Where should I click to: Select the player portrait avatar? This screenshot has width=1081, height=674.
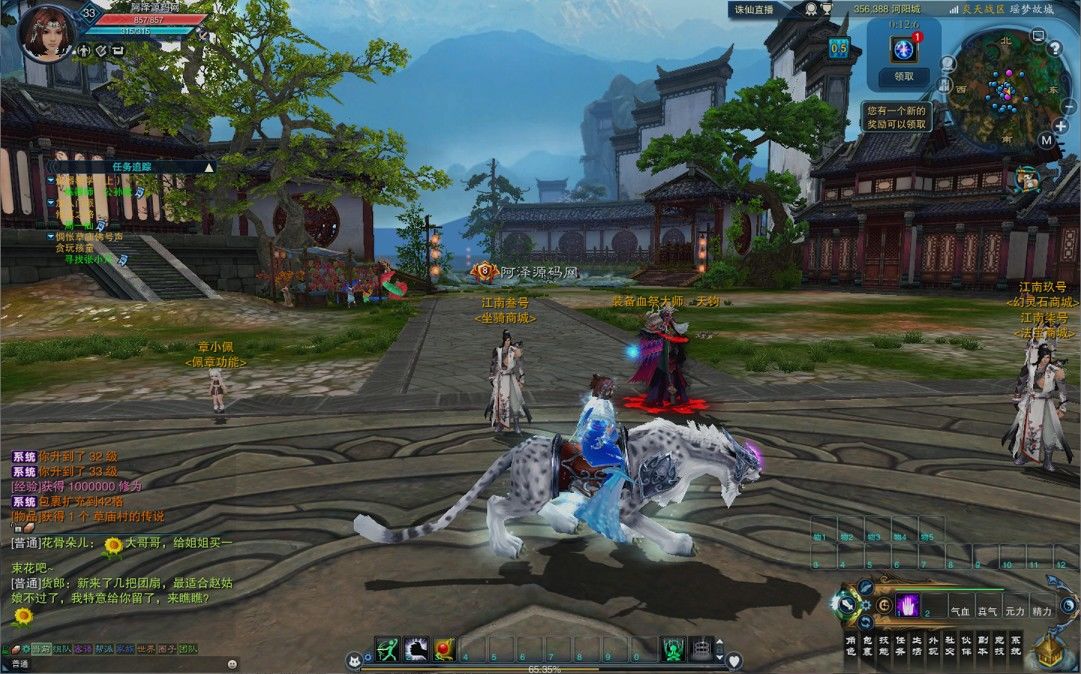pos(46,32)
